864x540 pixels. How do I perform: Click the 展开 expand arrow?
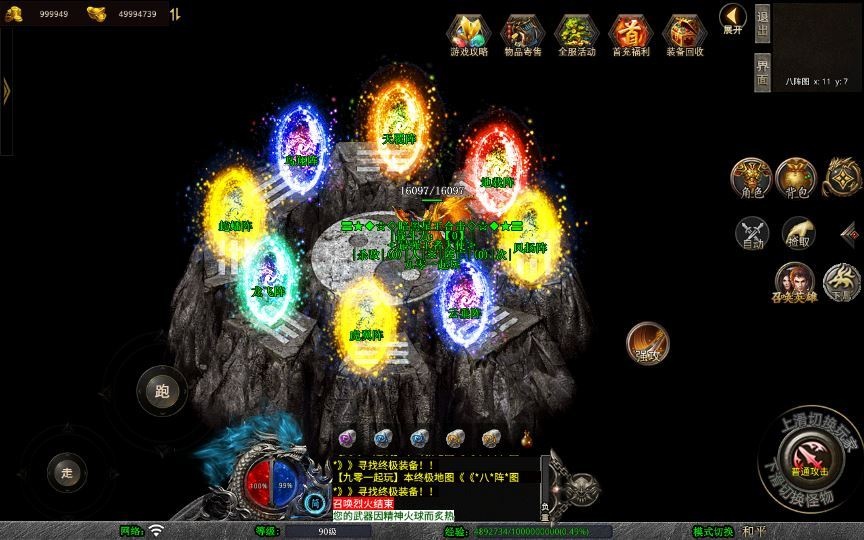732,19
